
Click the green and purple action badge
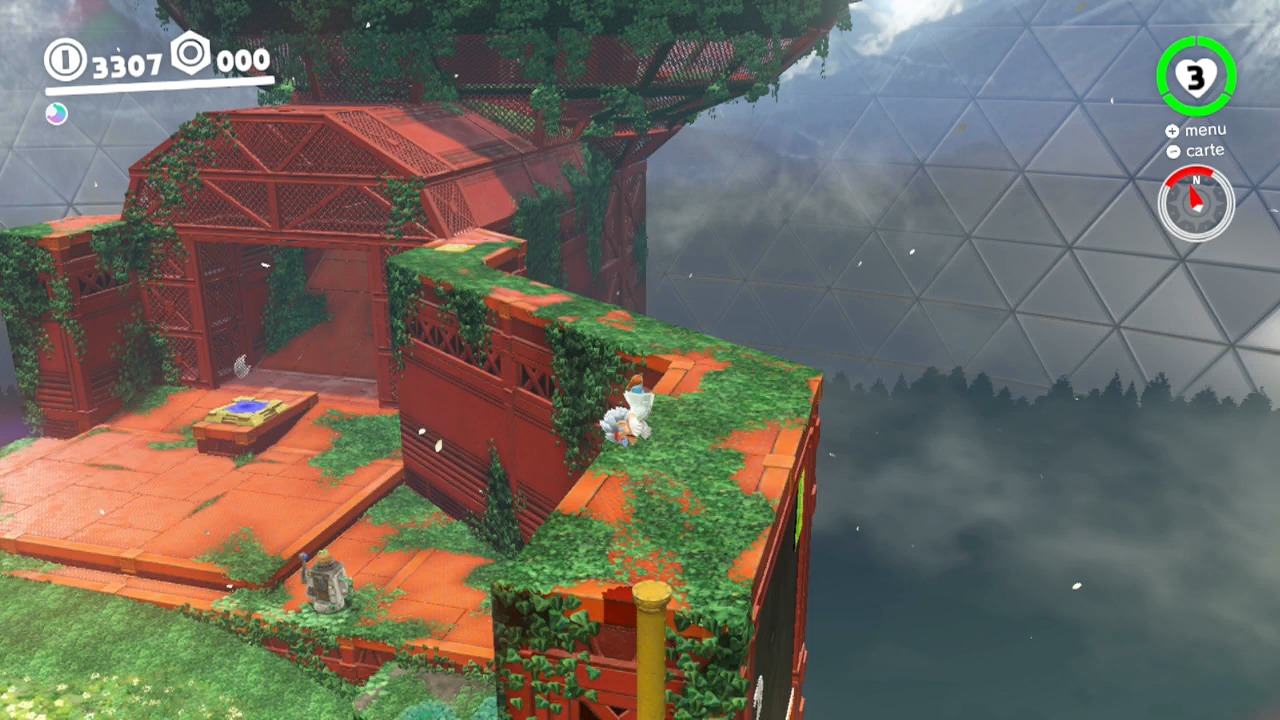click(x=56, y=113)
